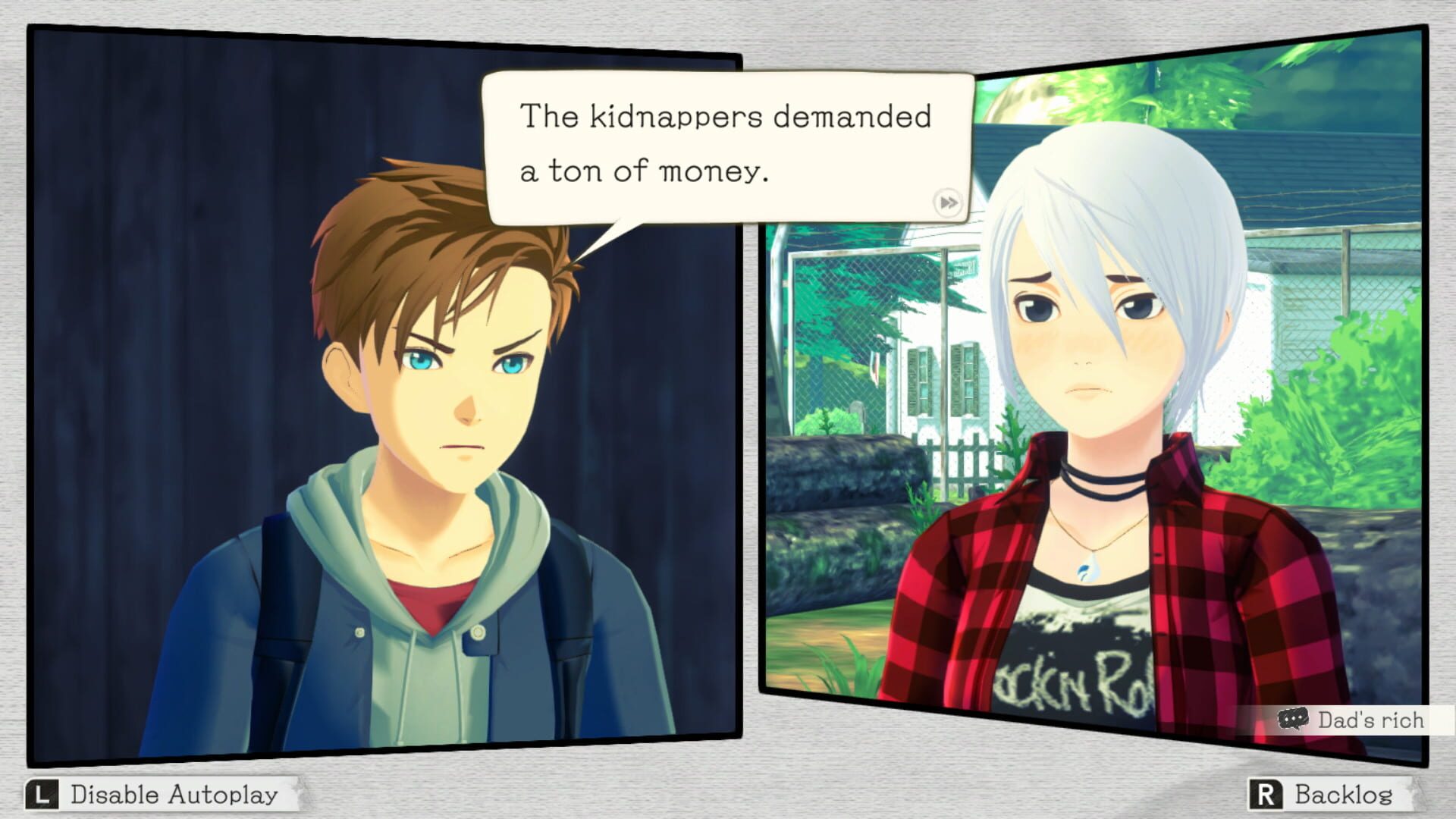Viewport: 1456px width, 819px height.
Task: Click the line 'a ton of money.'
Action: [x=645, y=171]
